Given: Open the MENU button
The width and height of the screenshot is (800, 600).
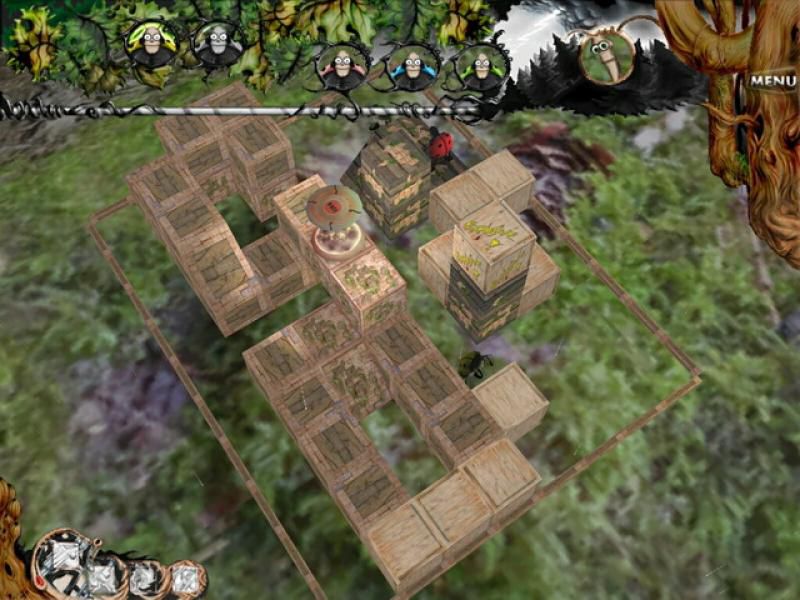Looking at the screenshot, I should point(771,80).
